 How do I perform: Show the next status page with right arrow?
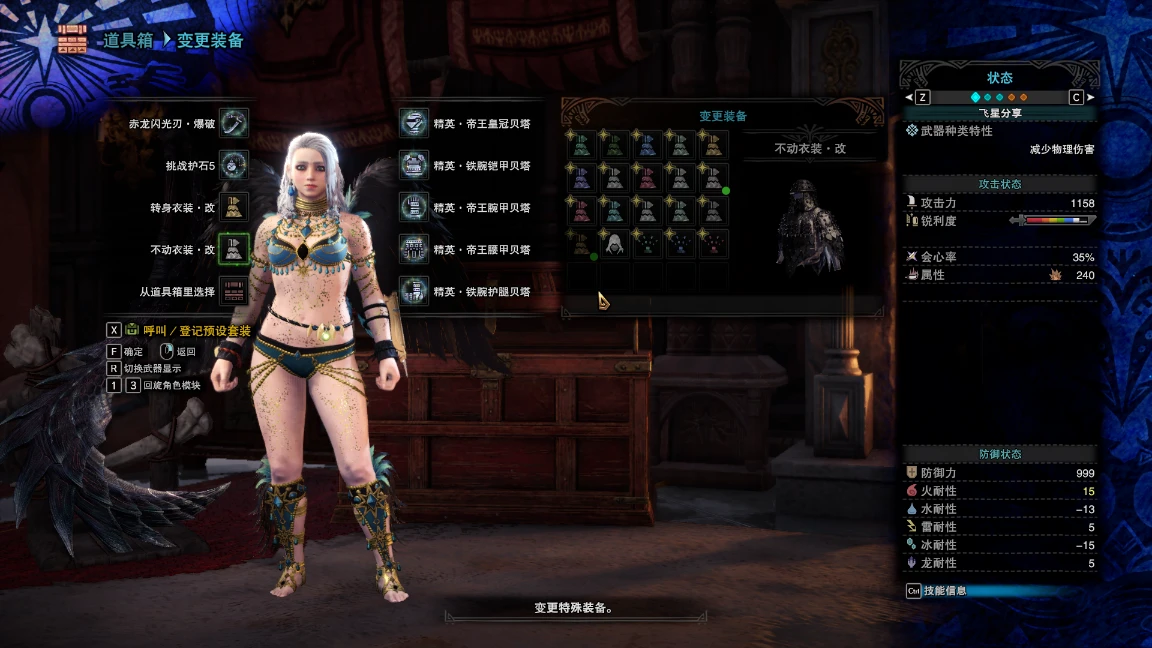coord(1090,97)
